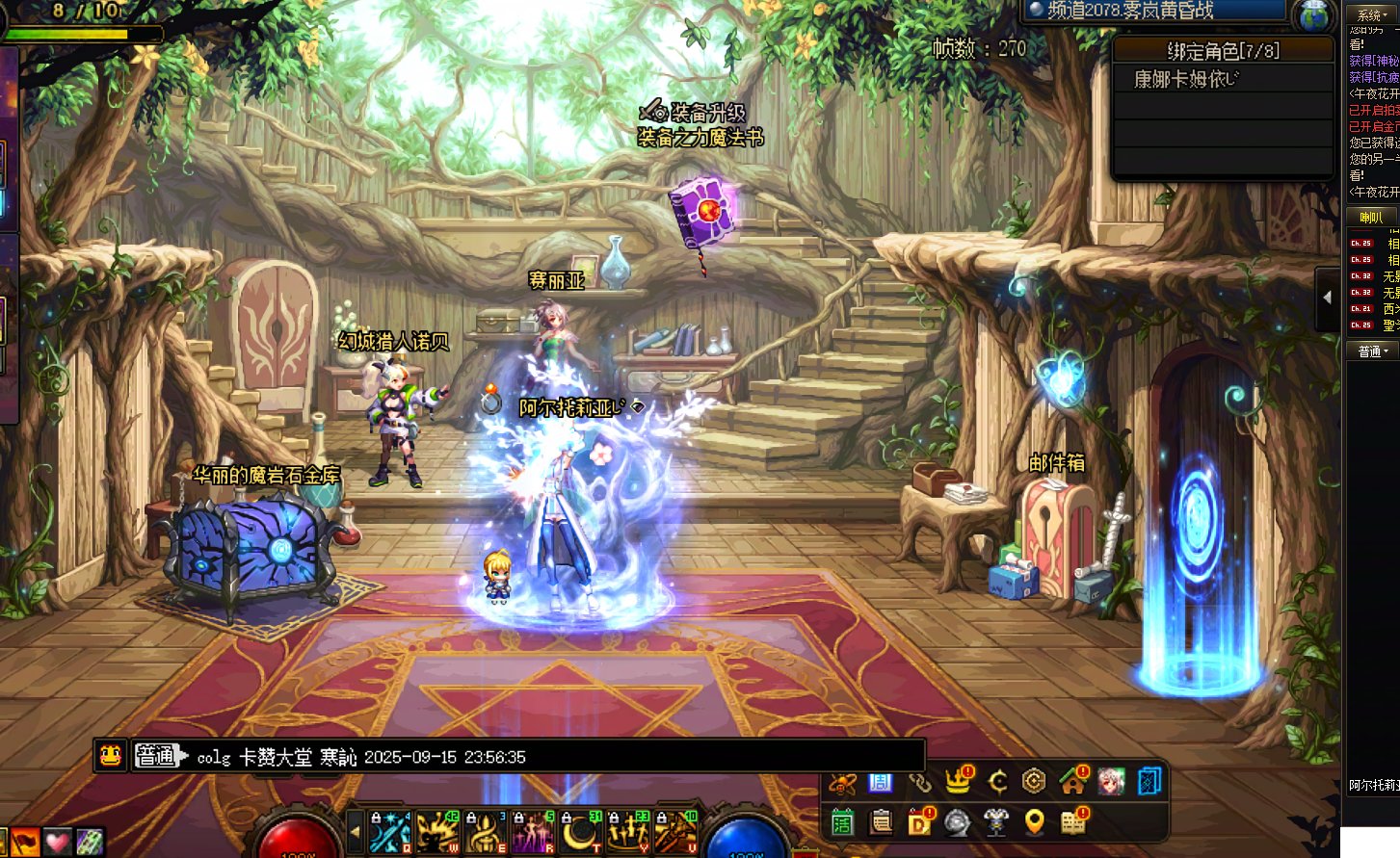Open the globe world map button
This screenshot has width=1400, height=858.
1313,16
